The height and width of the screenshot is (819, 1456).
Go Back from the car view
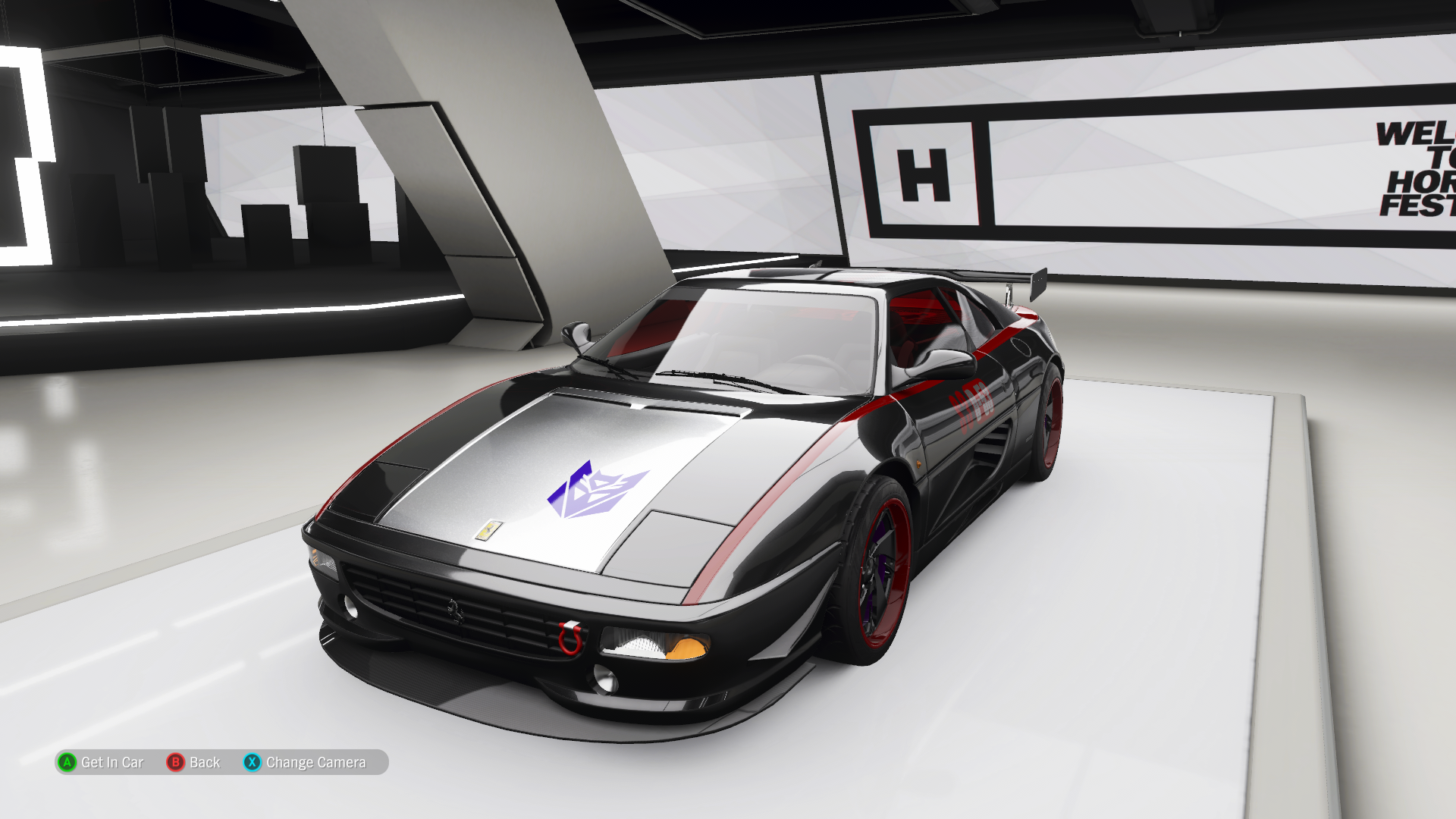[x=194, y=762]
